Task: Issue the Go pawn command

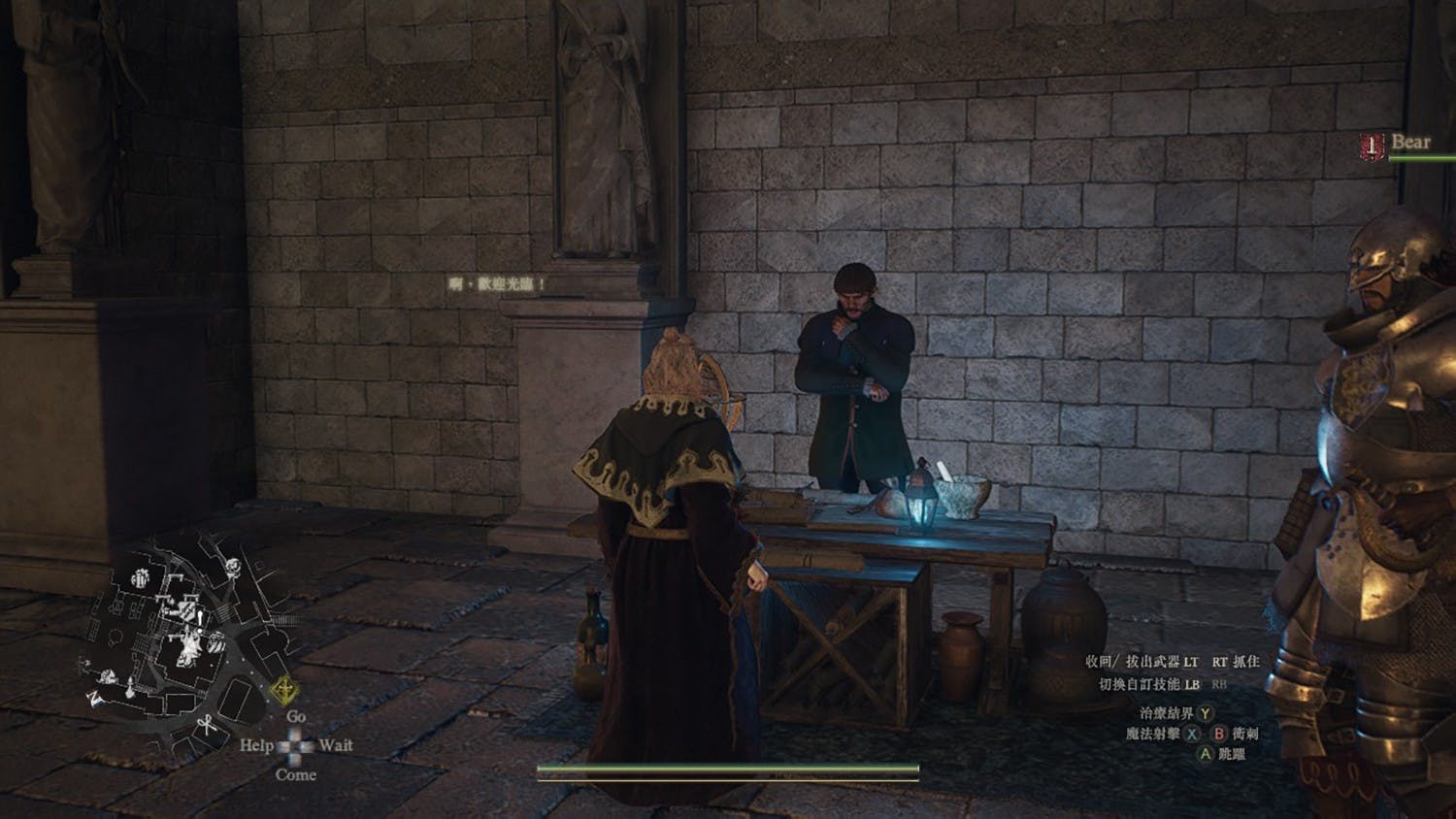Action: coord(296,716)
